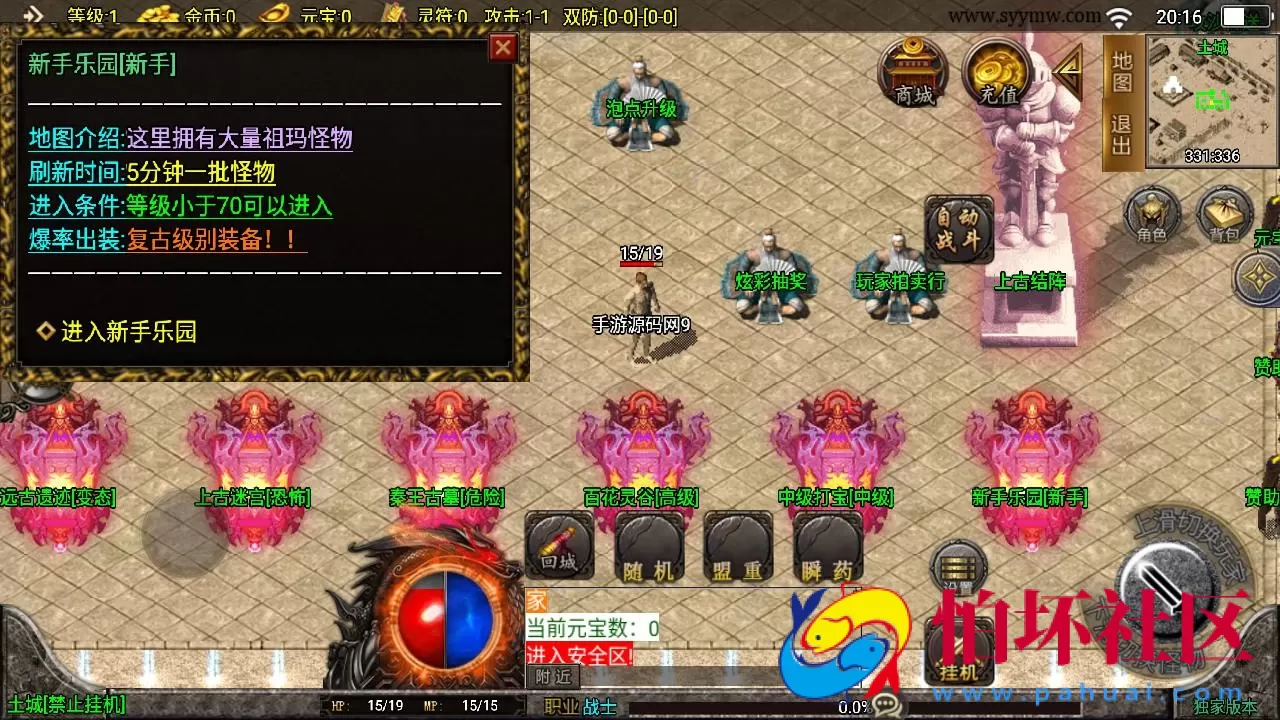The width and height of the screenshot is (1280, 720).
Task: Activate the 盟重 teleport icon
Action: pos(737,548)
